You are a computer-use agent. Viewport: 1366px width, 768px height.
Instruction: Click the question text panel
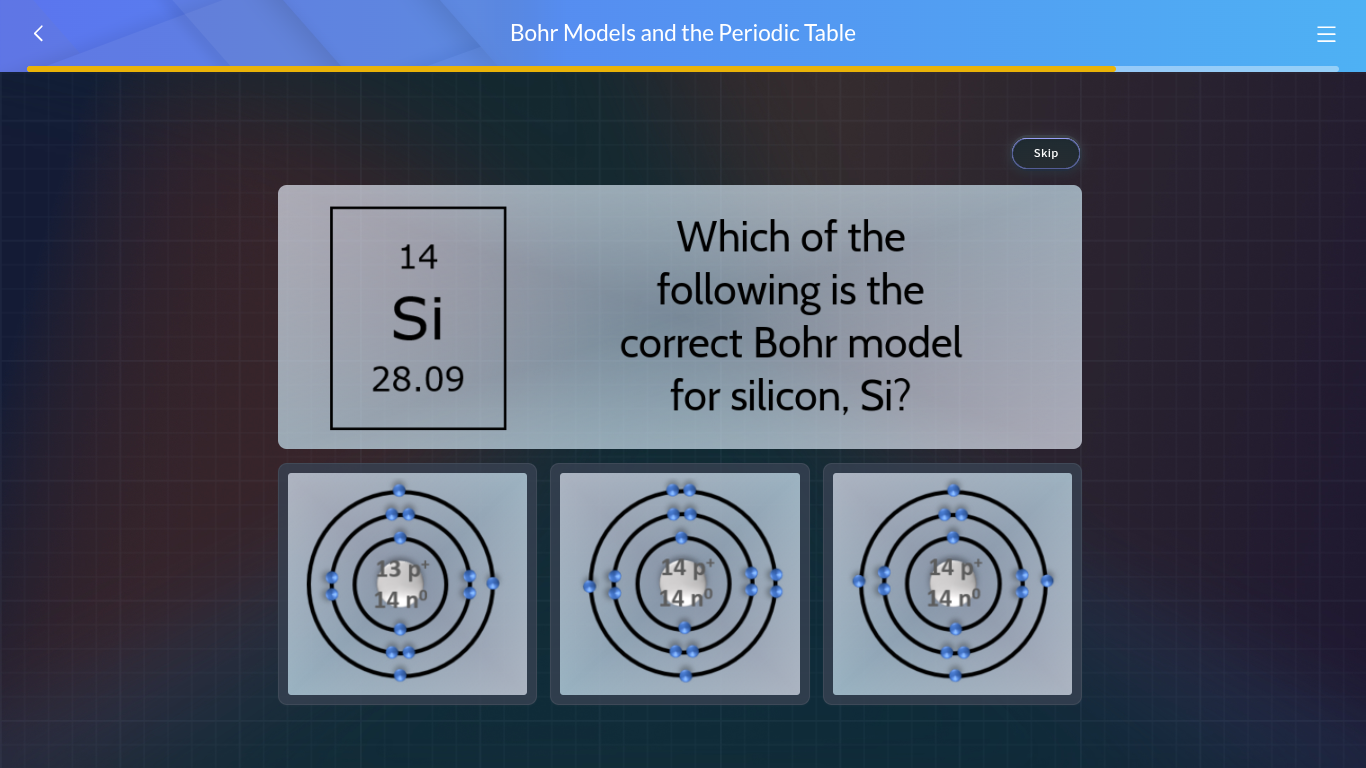click(790, 316)
